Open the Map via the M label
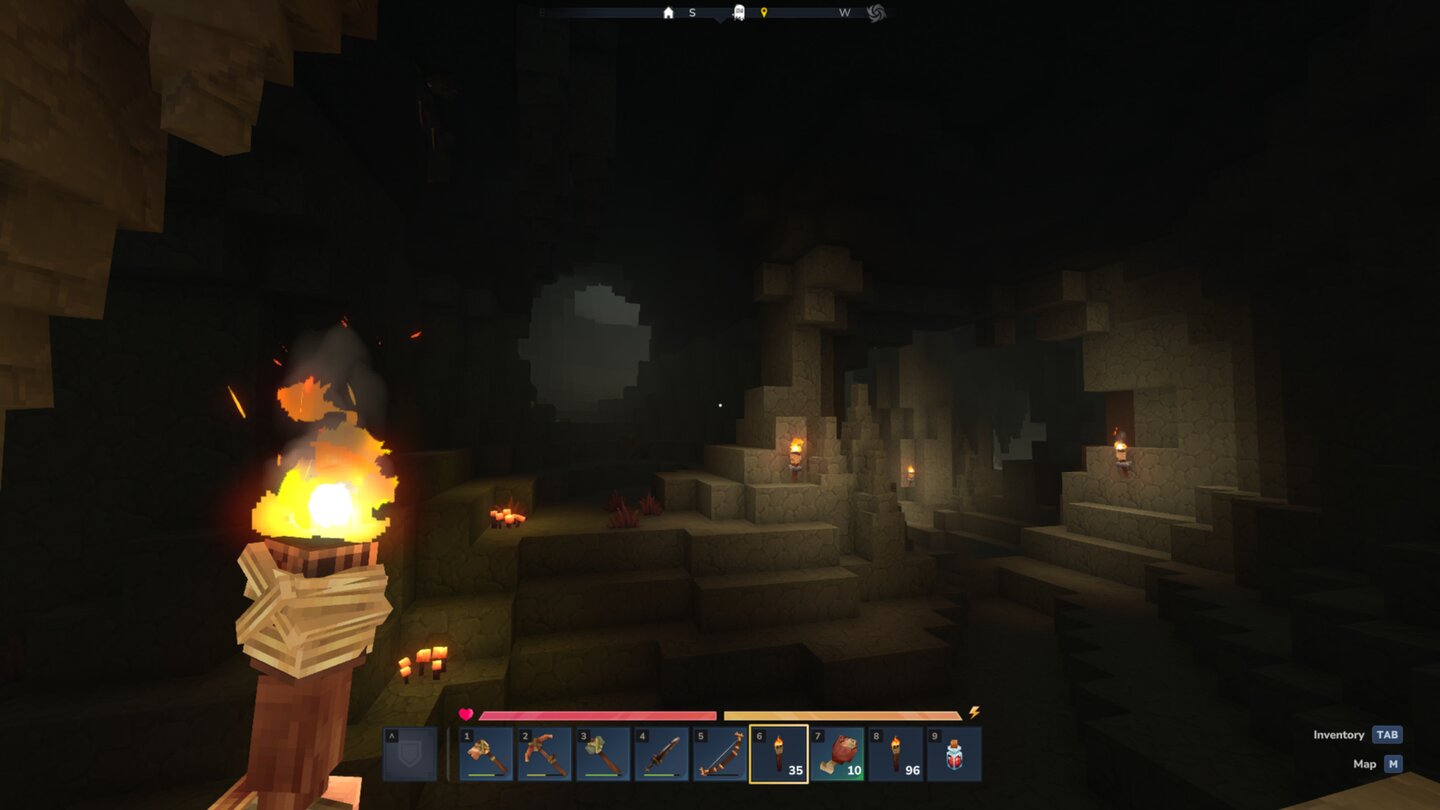 (x=1392, y=764)
